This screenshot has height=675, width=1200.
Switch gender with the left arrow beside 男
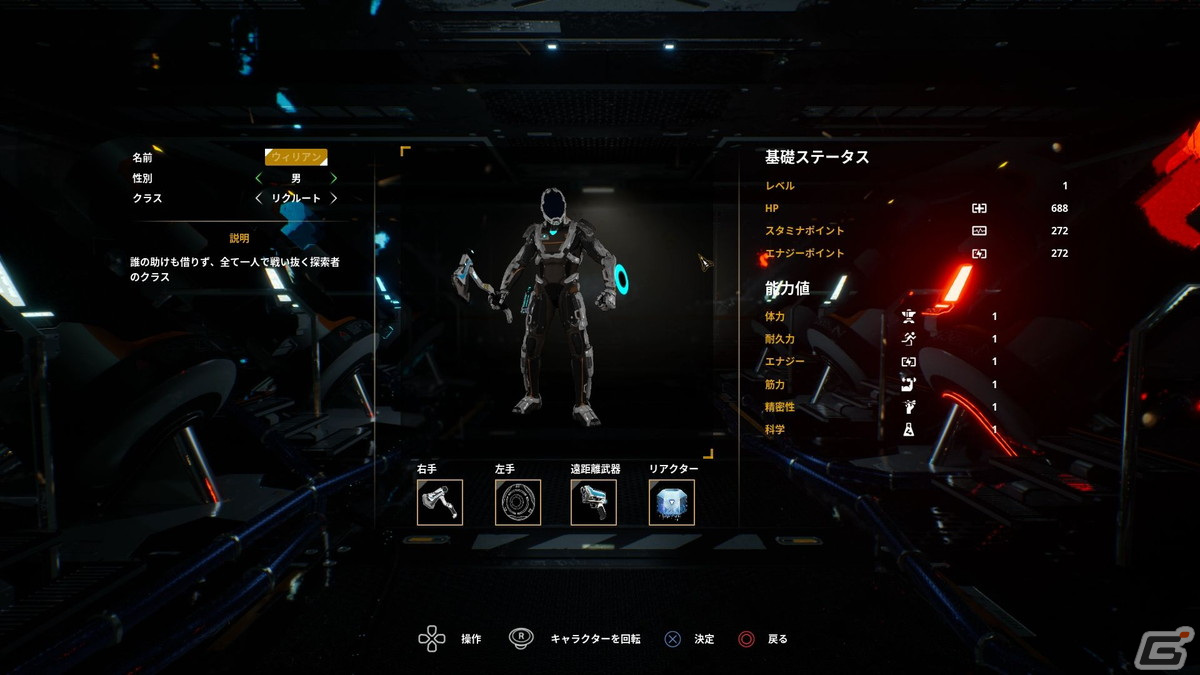click(258, 178)
